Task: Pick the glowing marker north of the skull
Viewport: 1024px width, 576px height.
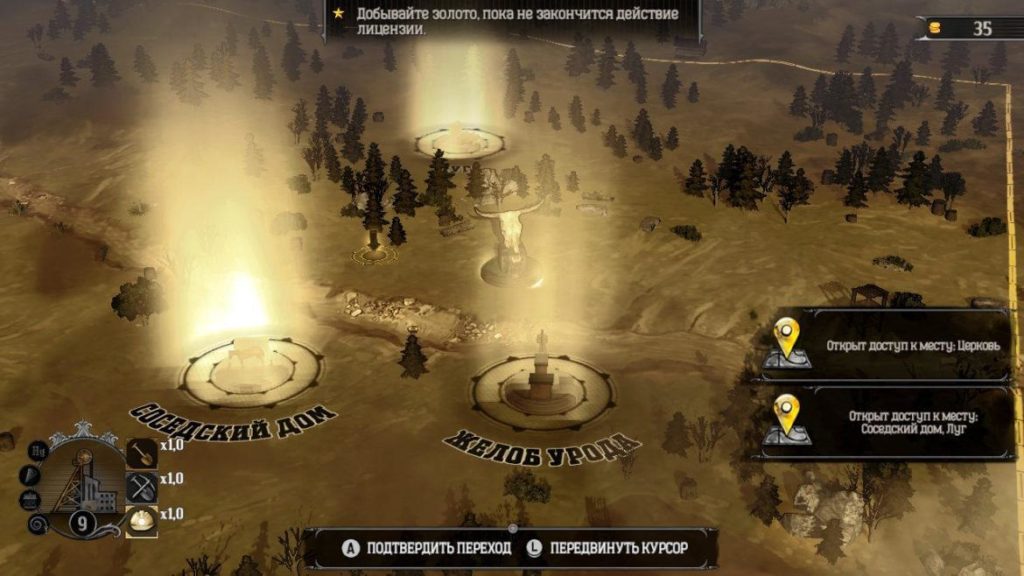Action: point(460,140)
